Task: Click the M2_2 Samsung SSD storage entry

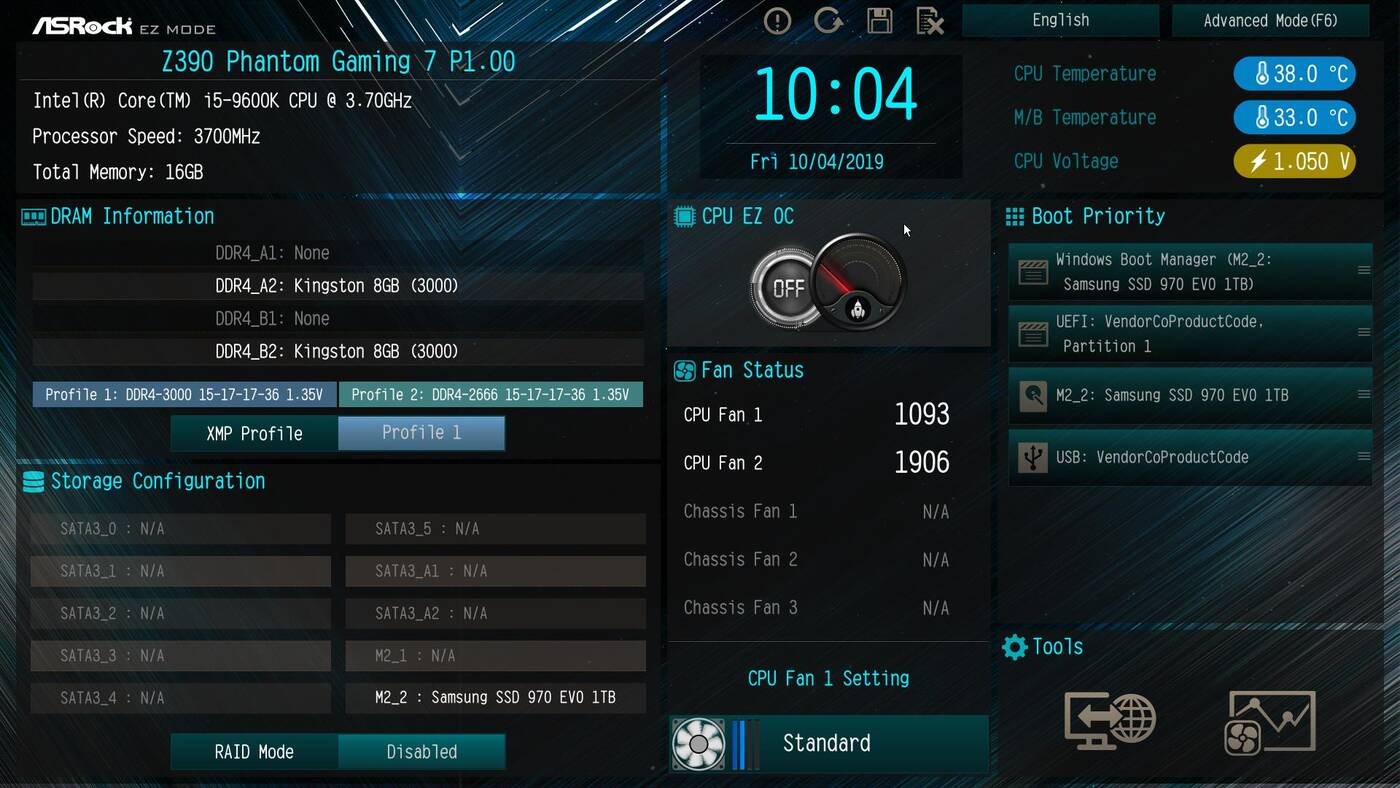Action: point(495,697)
